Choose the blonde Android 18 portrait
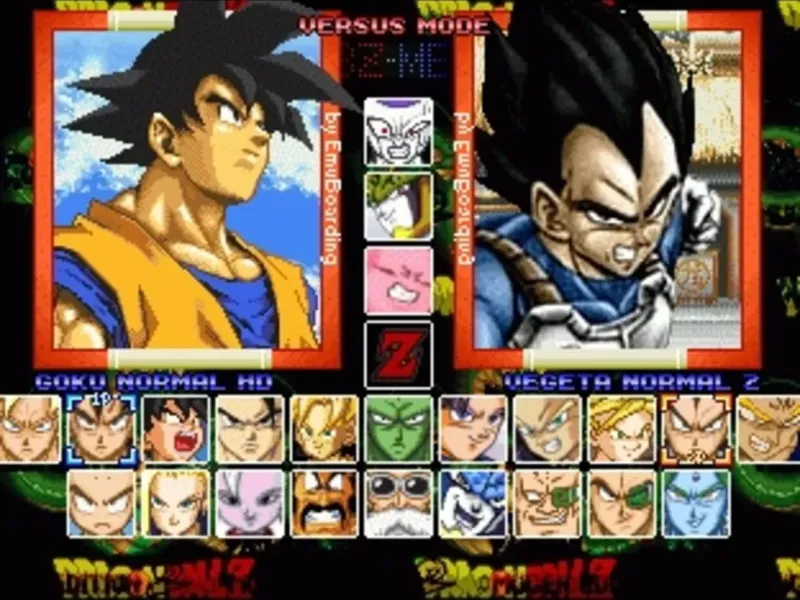The width and height of the screenshot is (800, 600). [x=176, y=503]
